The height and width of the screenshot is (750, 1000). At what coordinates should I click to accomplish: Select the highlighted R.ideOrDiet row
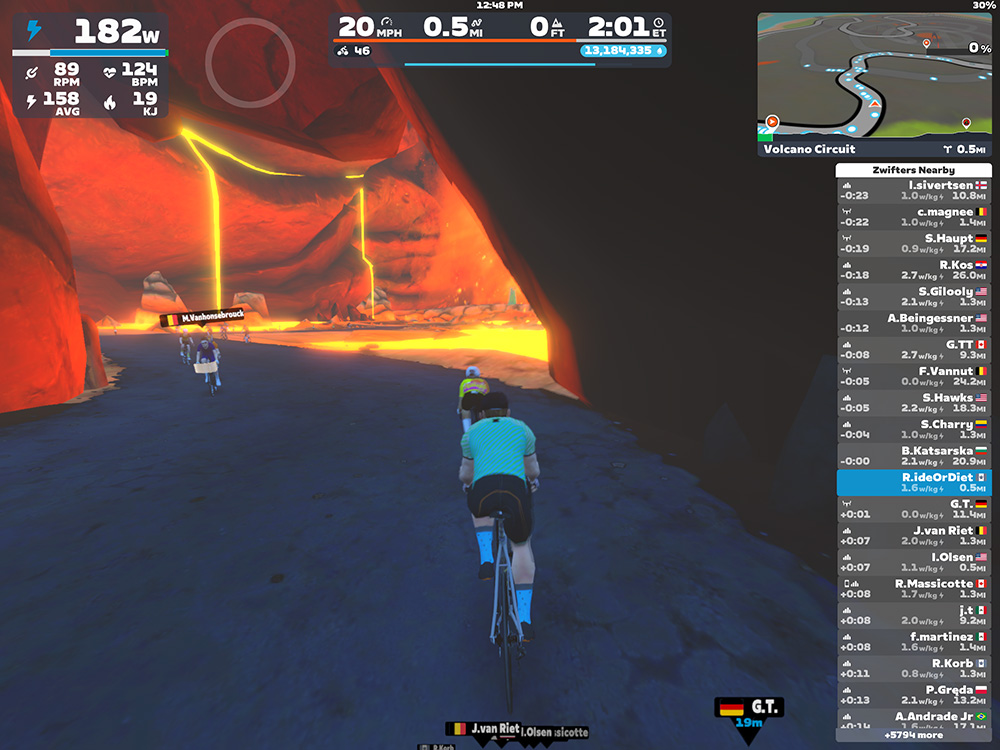tap(913, 483)
